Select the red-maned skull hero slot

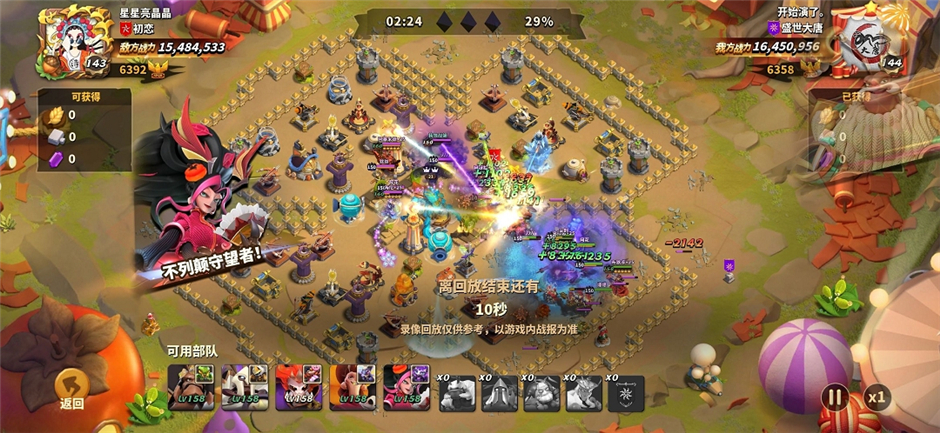pyautogui.click(x=298, y=386)
